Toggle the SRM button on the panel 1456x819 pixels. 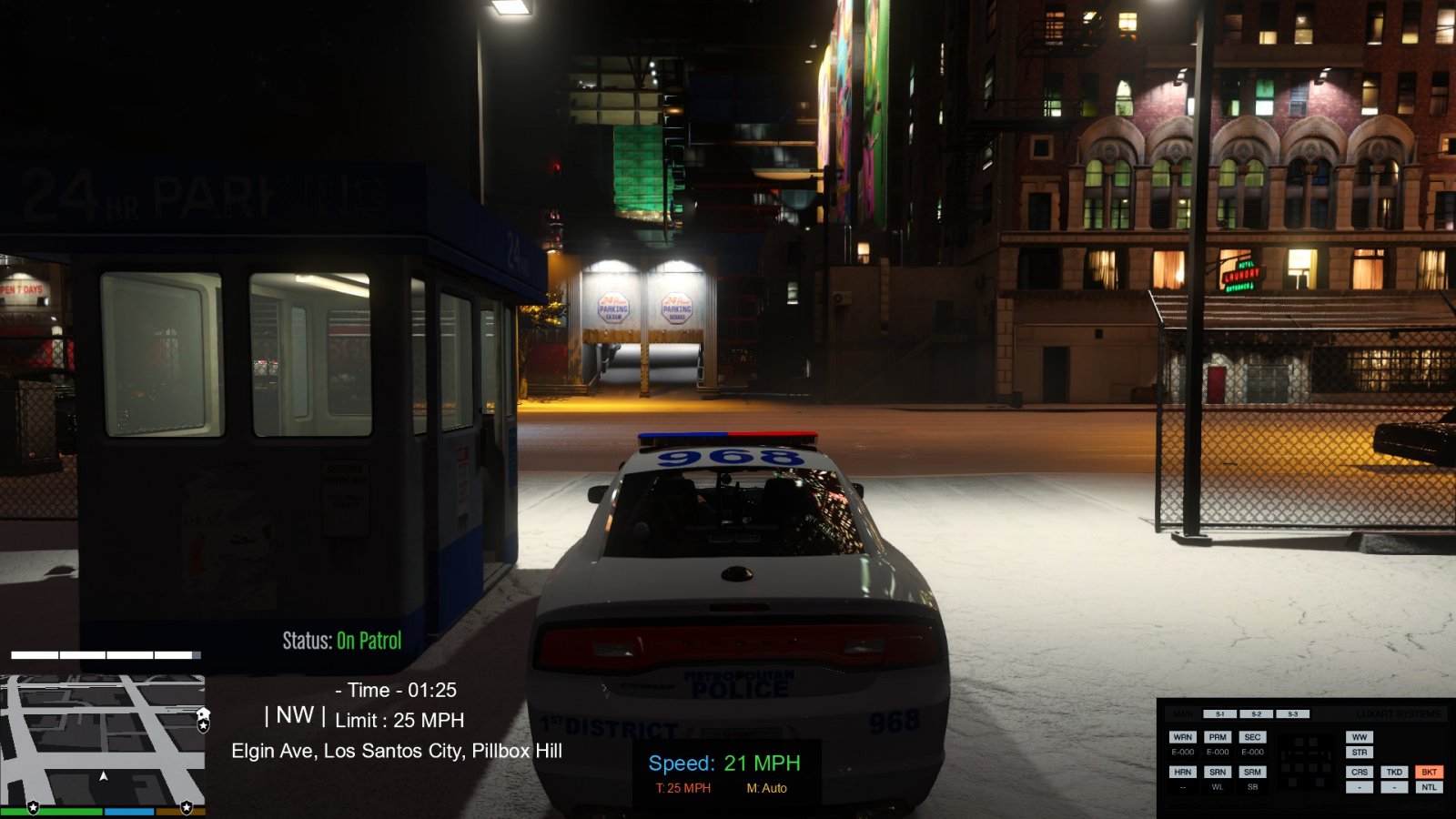1252,772
